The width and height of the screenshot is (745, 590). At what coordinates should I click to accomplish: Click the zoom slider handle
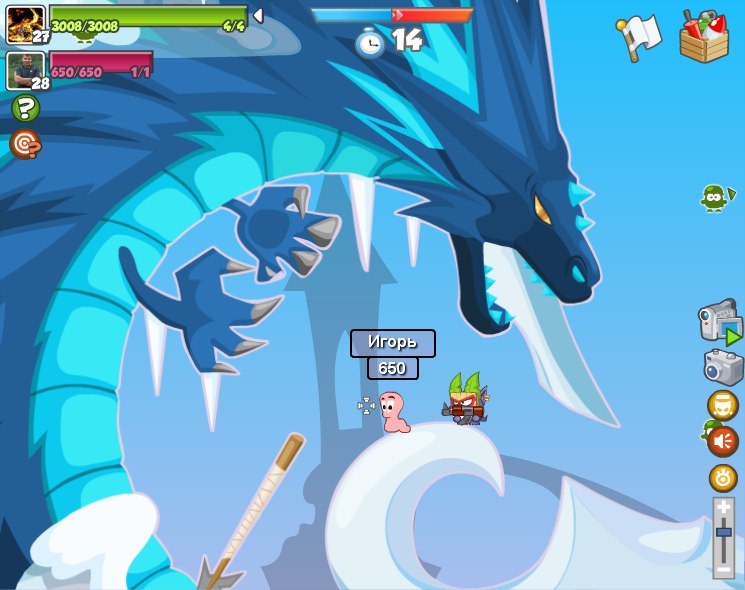coord(723,533)
